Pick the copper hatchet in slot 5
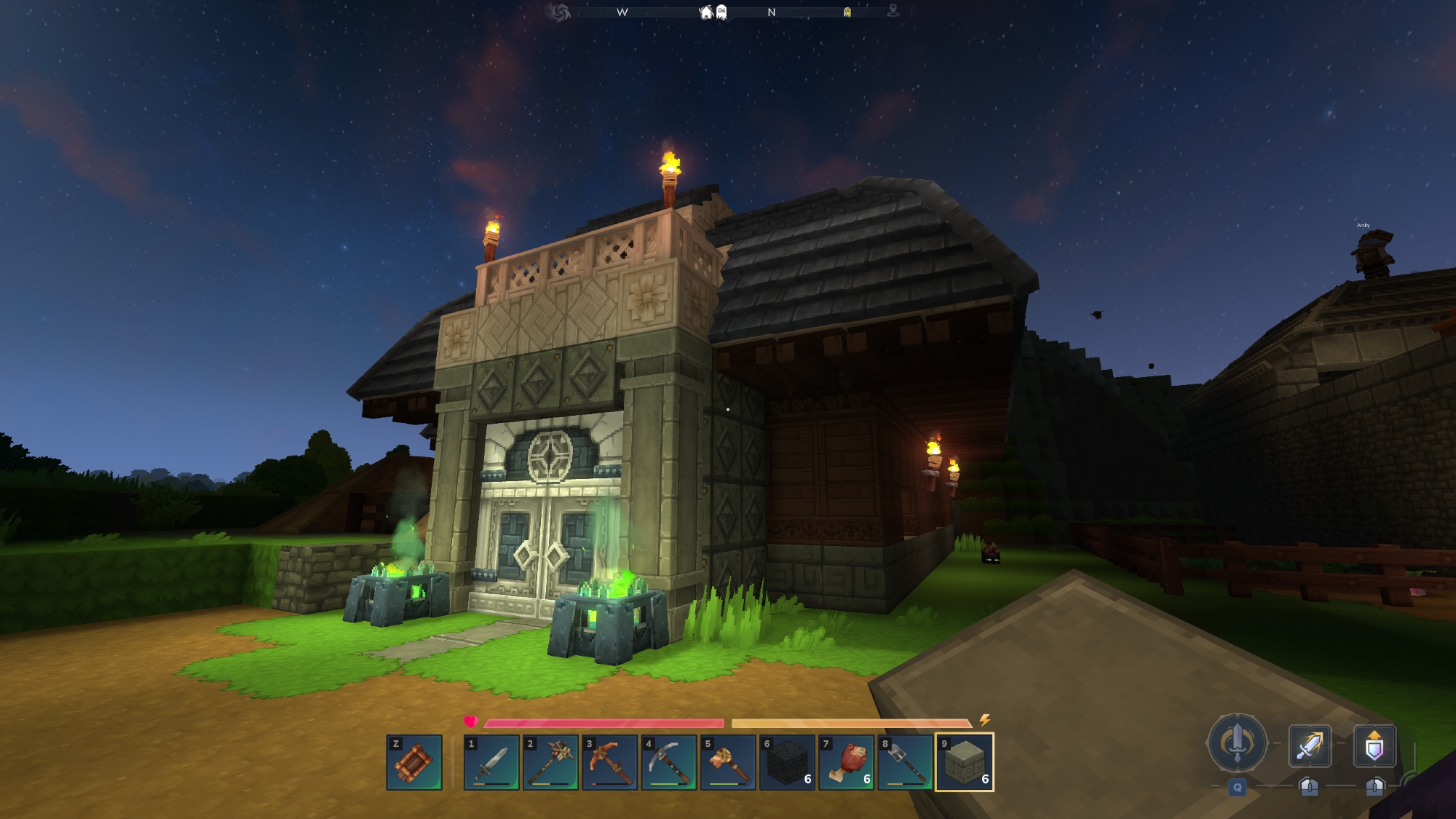The width and height of the screenshot is (1456, 819). point(728,762)
